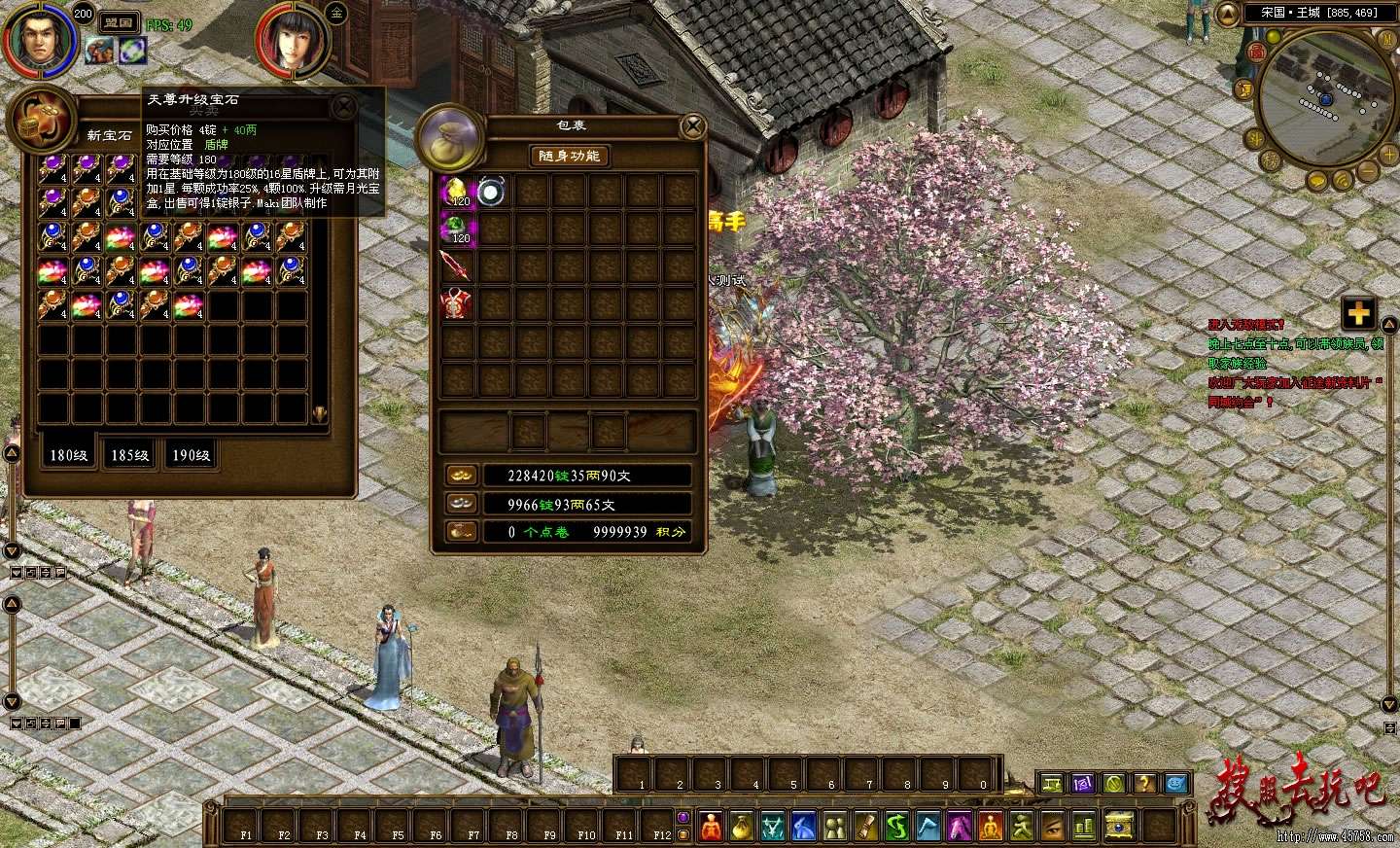Switch to the 185级 shop tab
The width and height of the screenshot is (1400, 848).
(129, 455)
